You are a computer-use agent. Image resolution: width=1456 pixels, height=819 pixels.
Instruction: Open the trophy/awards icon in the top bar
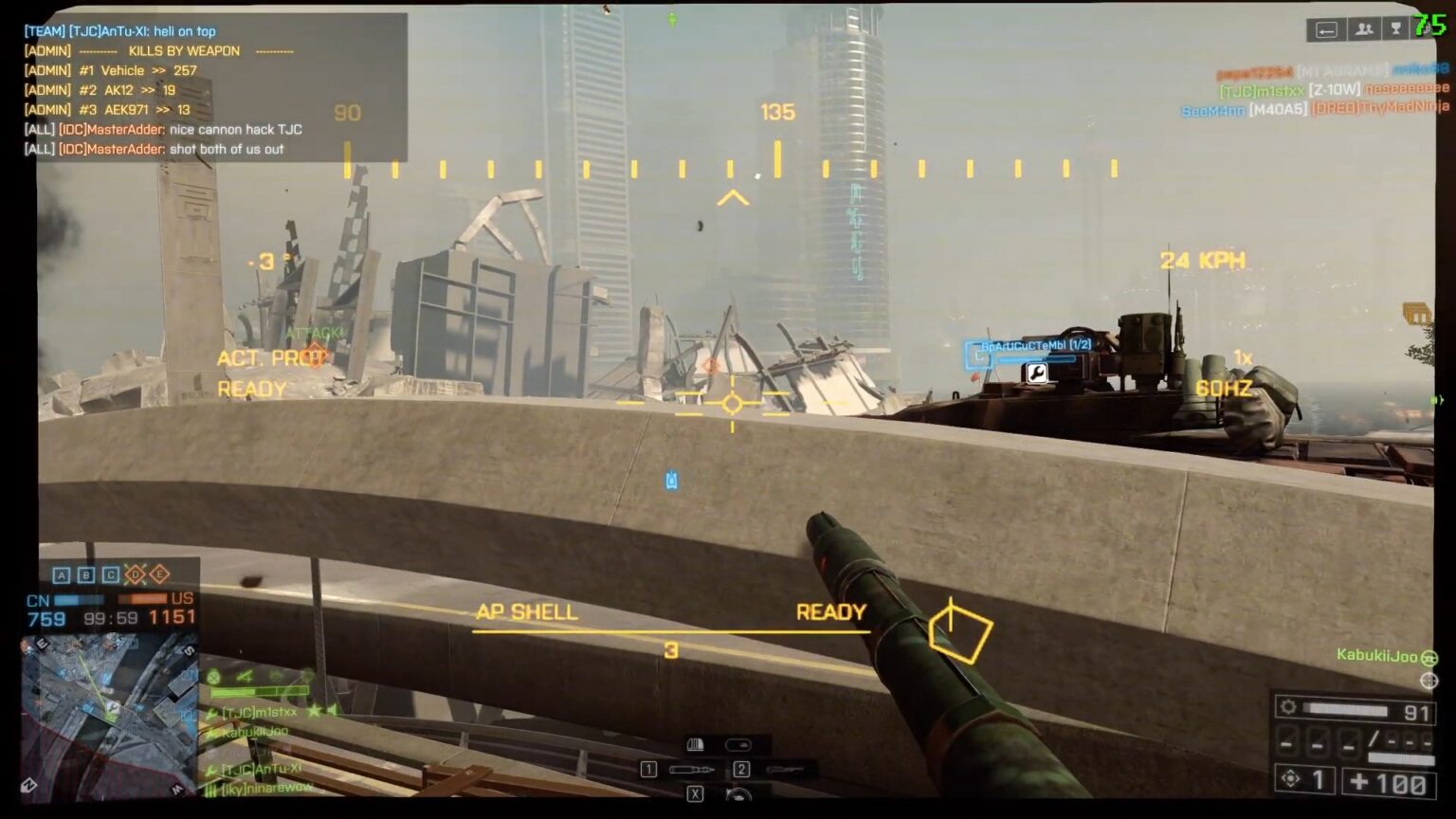click(1394, 28)
